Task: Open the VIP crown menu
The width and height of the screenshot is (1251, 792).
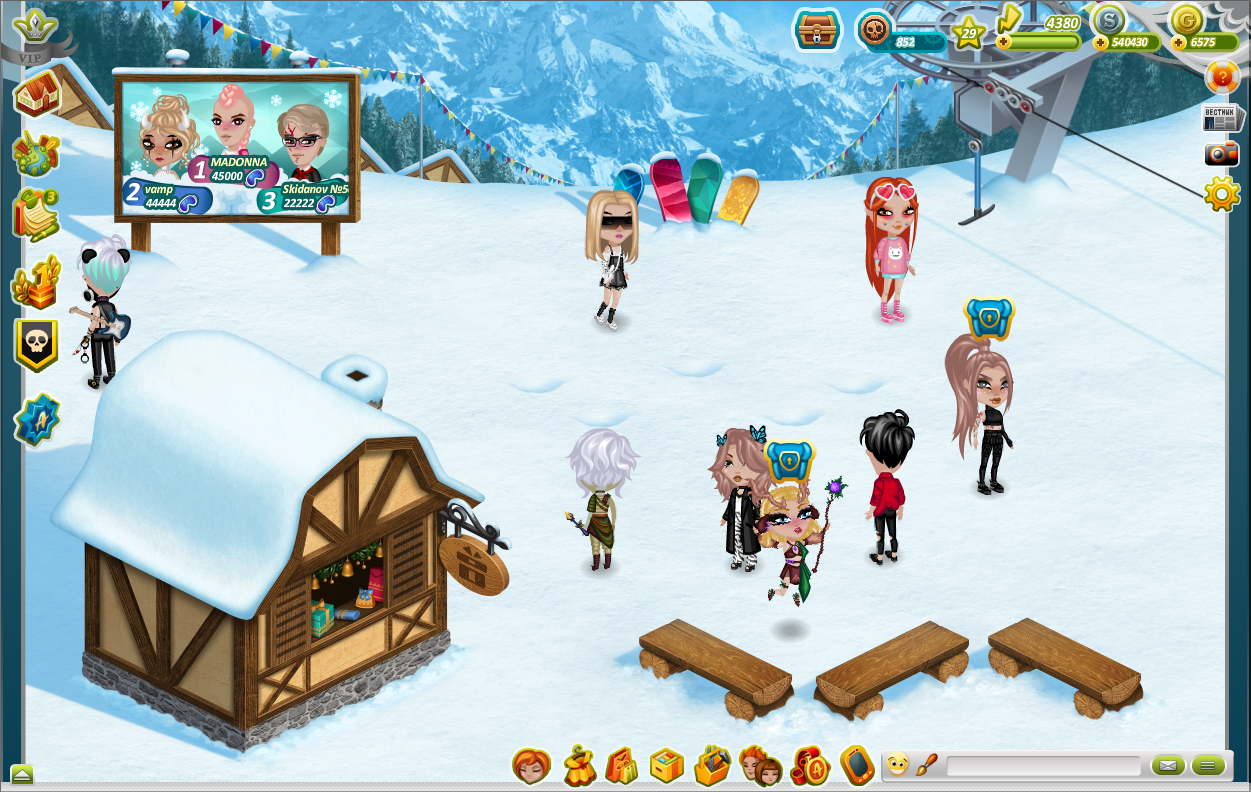Action: click(37, 31)
